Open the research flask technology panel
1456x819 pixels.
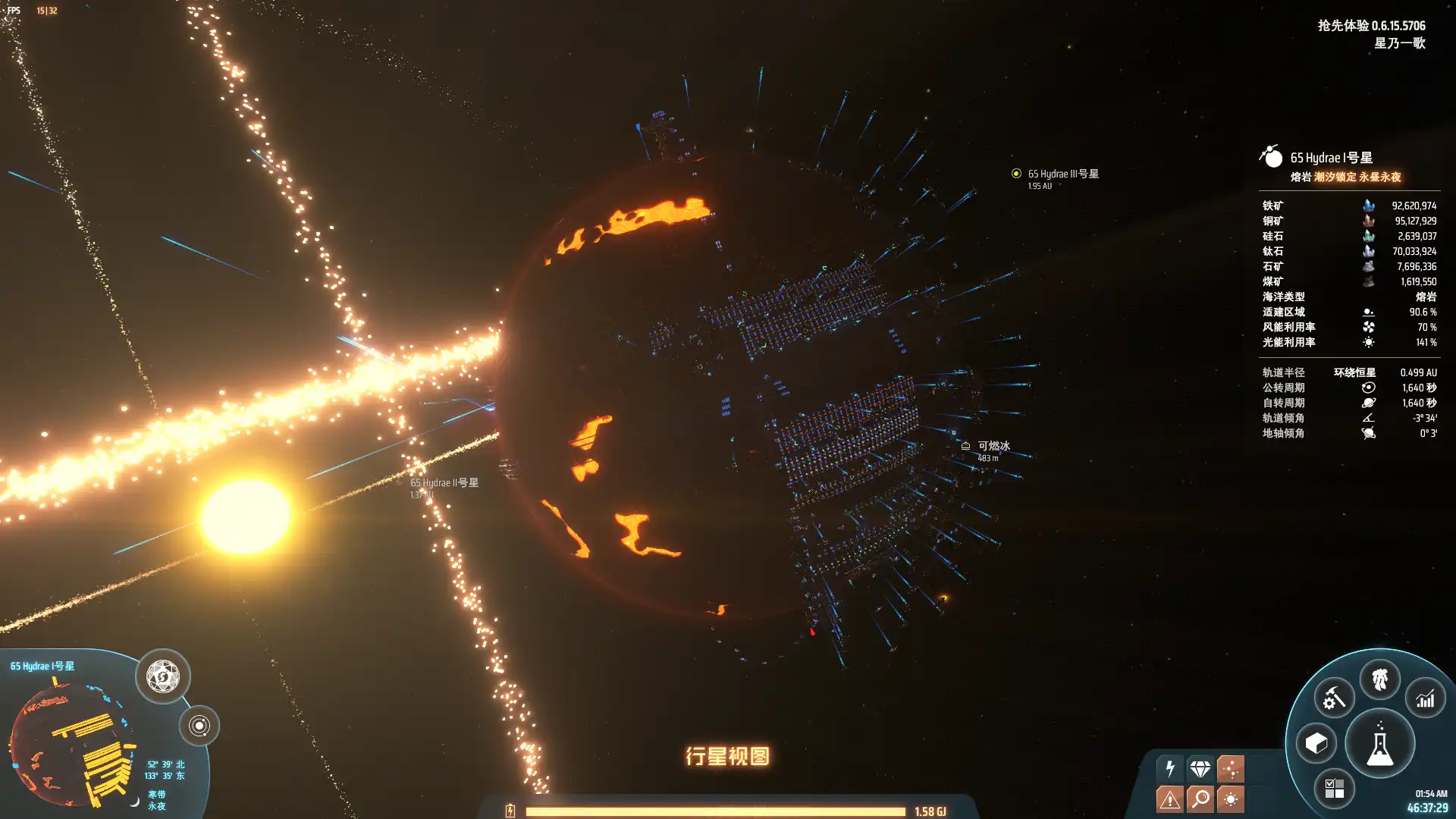tap(1379, 744)
